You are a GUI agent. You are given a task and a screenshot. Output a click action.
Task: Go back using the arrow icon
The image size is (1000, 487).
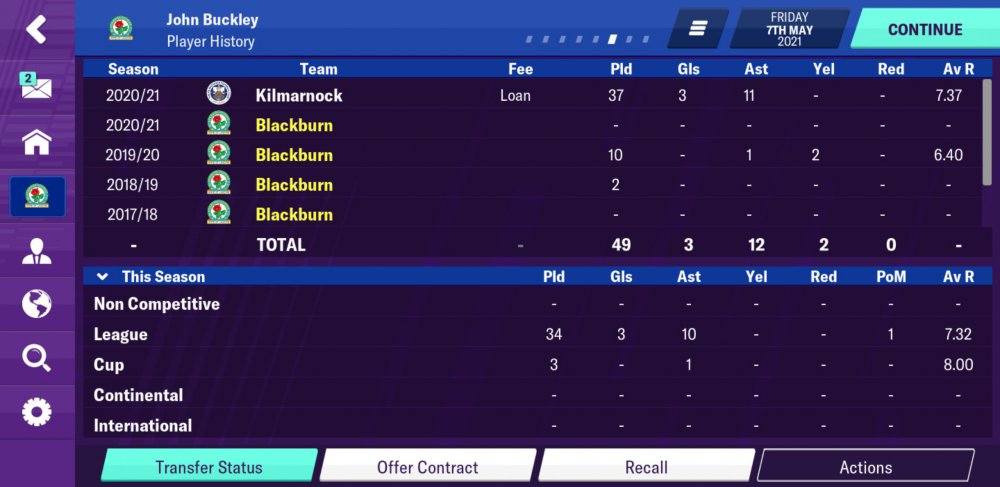pyautogui.click(x=36, y=29)
